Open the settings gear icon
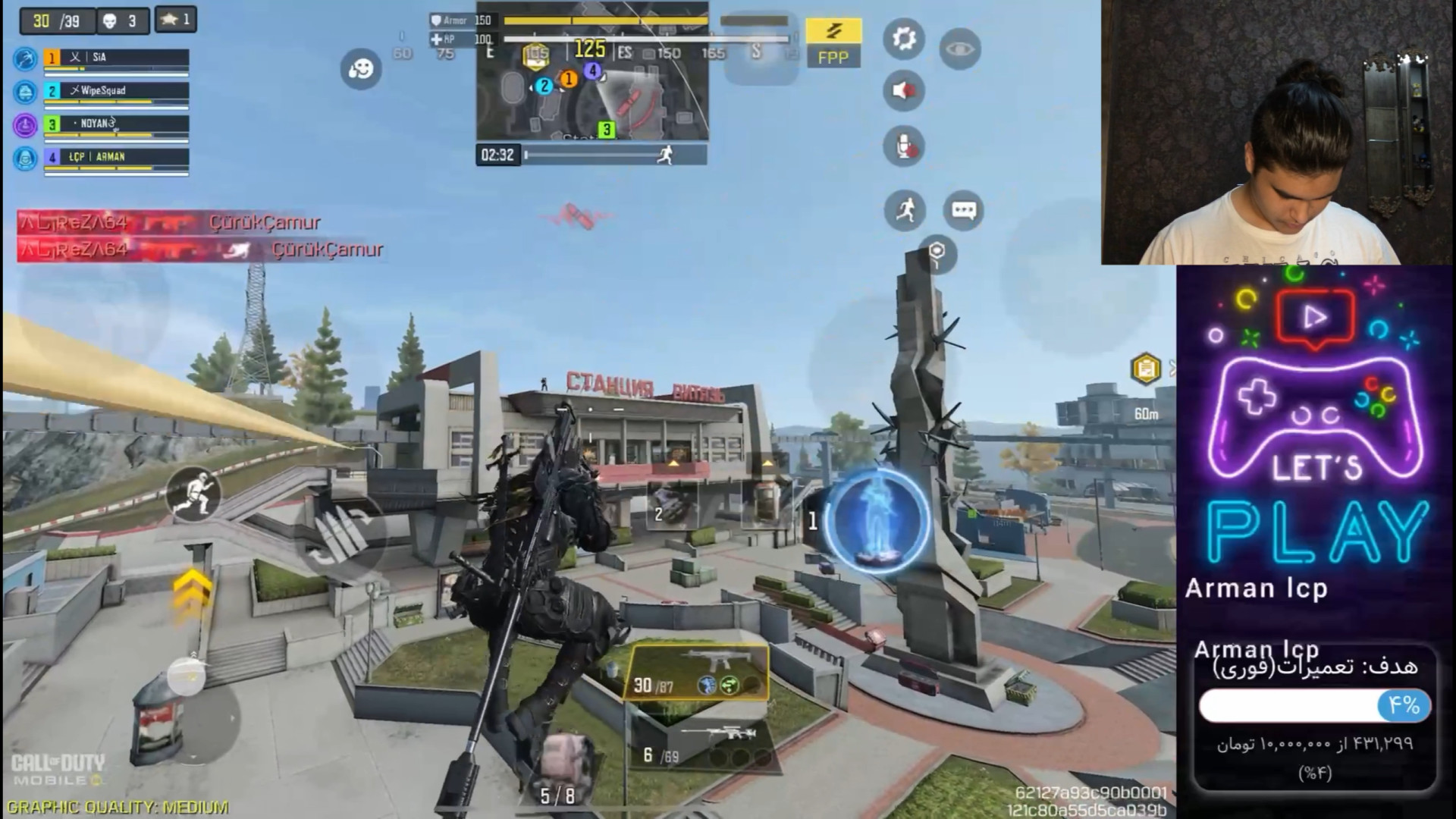This screenshot has width=1456, height=819. pyautogui.click(x=904, y=39)
